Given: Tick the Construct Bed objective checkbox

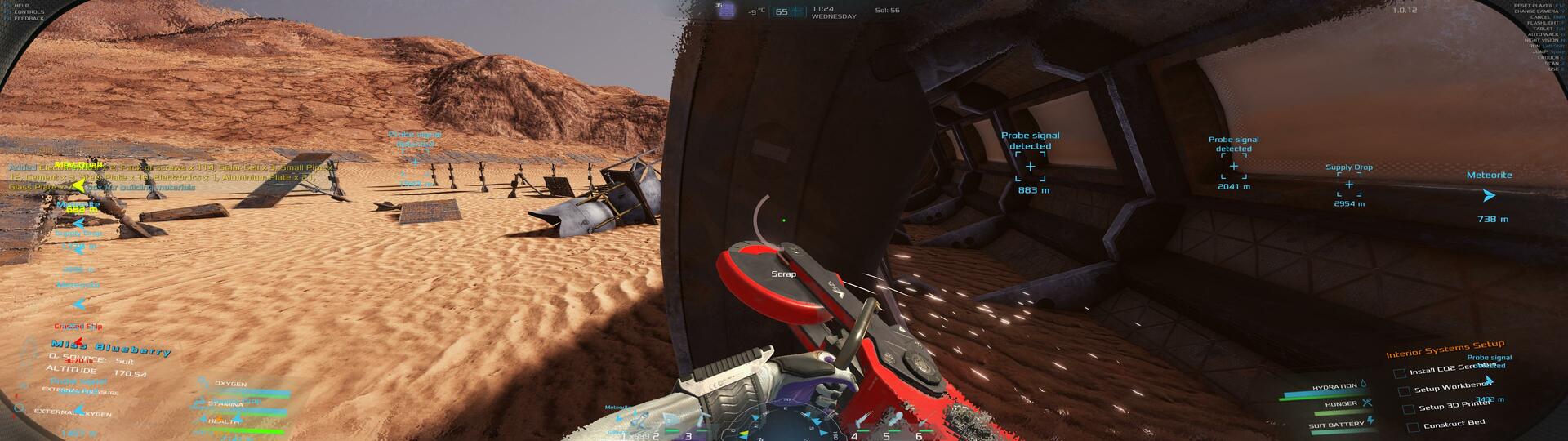Looking at the screenshot, I should pyautogui.click(x=1413, y=427).
